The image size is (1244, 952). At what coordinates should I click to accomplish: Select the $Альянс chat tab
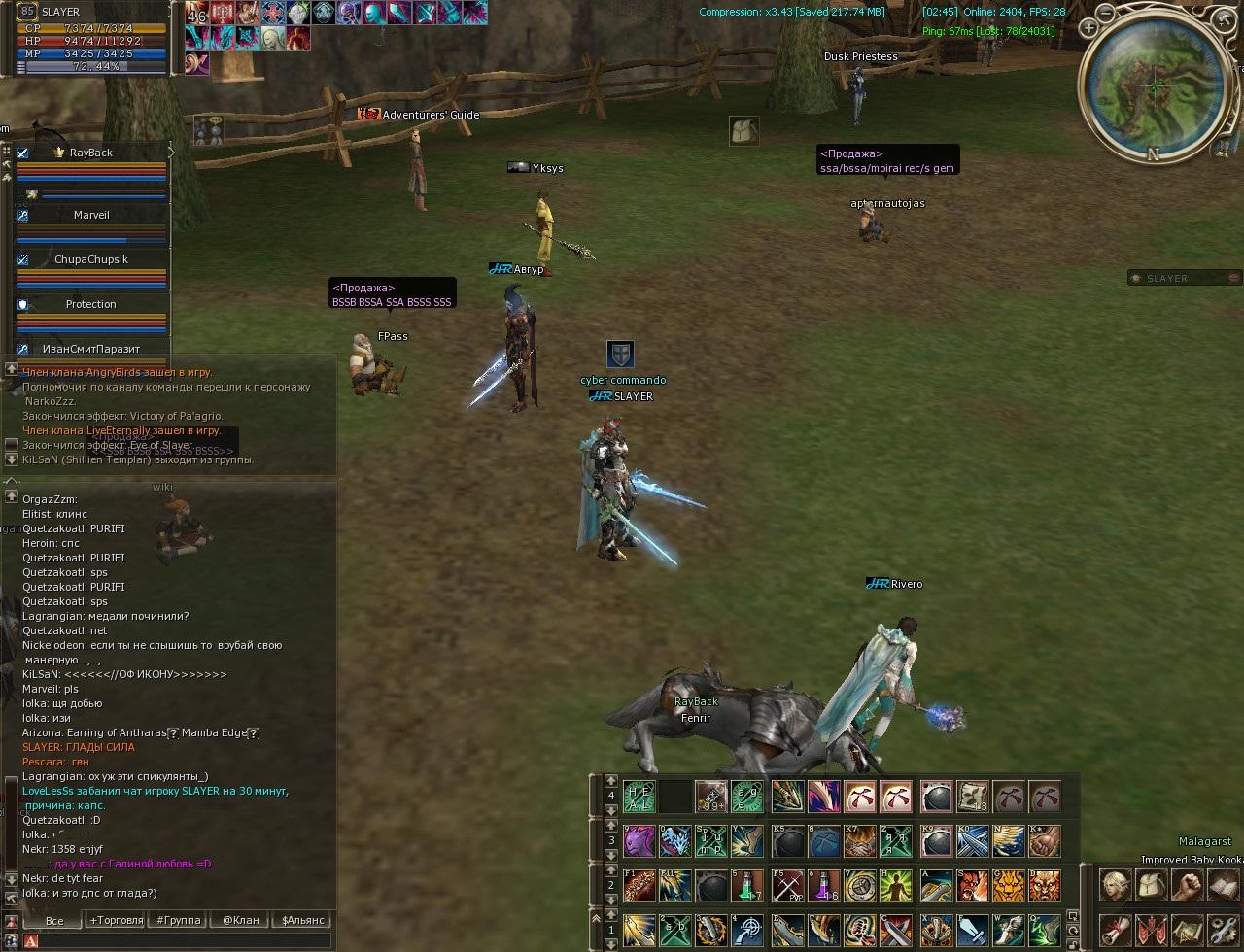301,920
